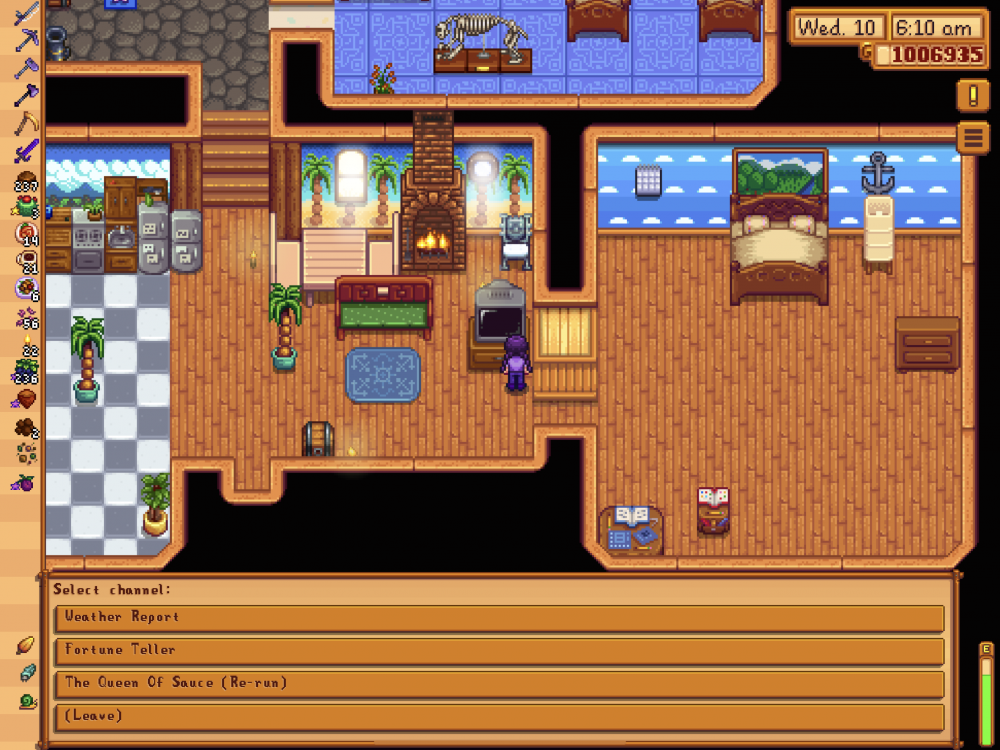Screen dimensions: 1000x750
Task: Watch The Queen Of Sauce (Re-run)
Action: 498,683
